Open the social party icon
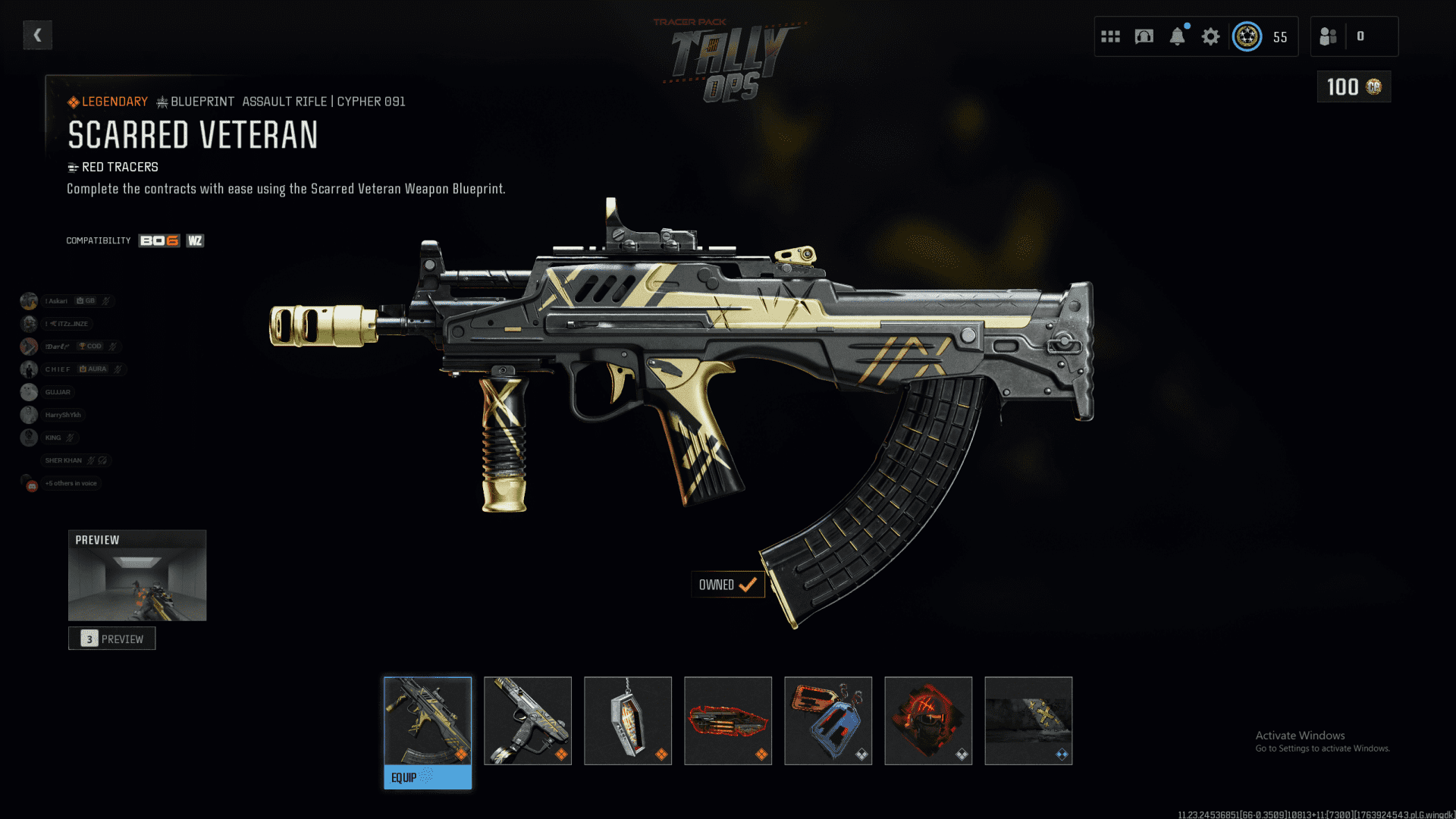This screenshot has width=1456, height=819. pyautogui.click(x=1329, y=36)
